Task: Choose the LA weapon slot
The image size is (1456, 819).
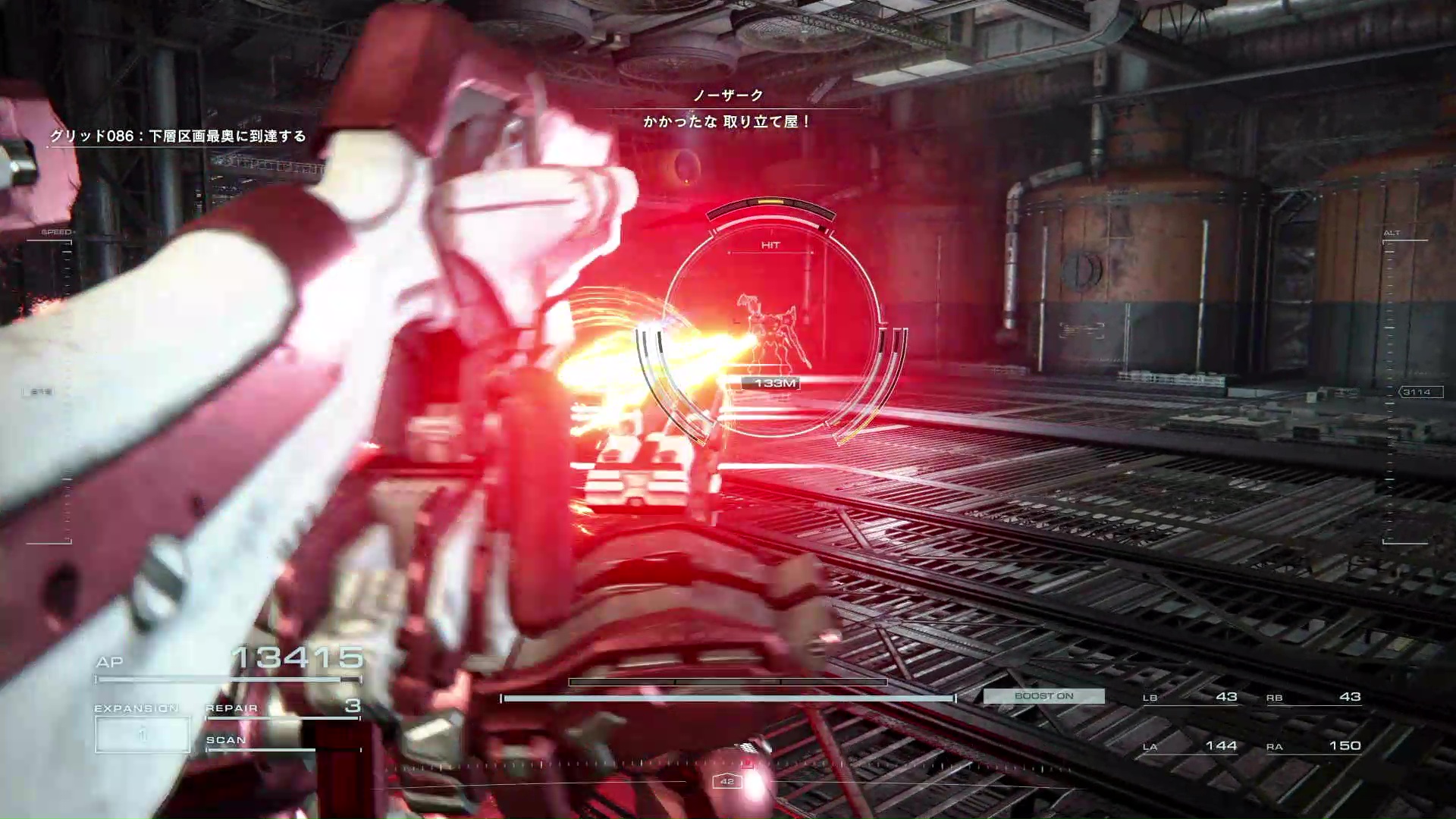Action: click(x=1190, y=747)
